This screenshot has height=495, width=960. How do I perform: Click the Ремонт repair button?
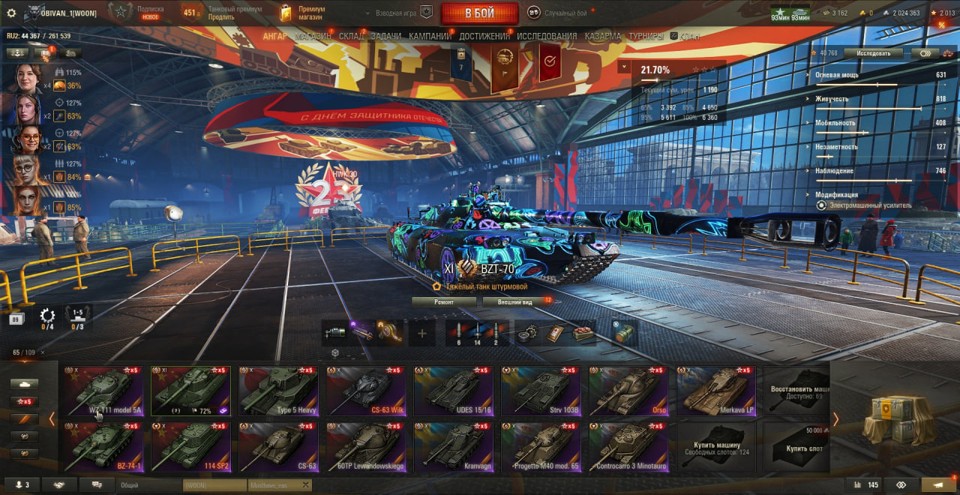(x=444, y=300)
